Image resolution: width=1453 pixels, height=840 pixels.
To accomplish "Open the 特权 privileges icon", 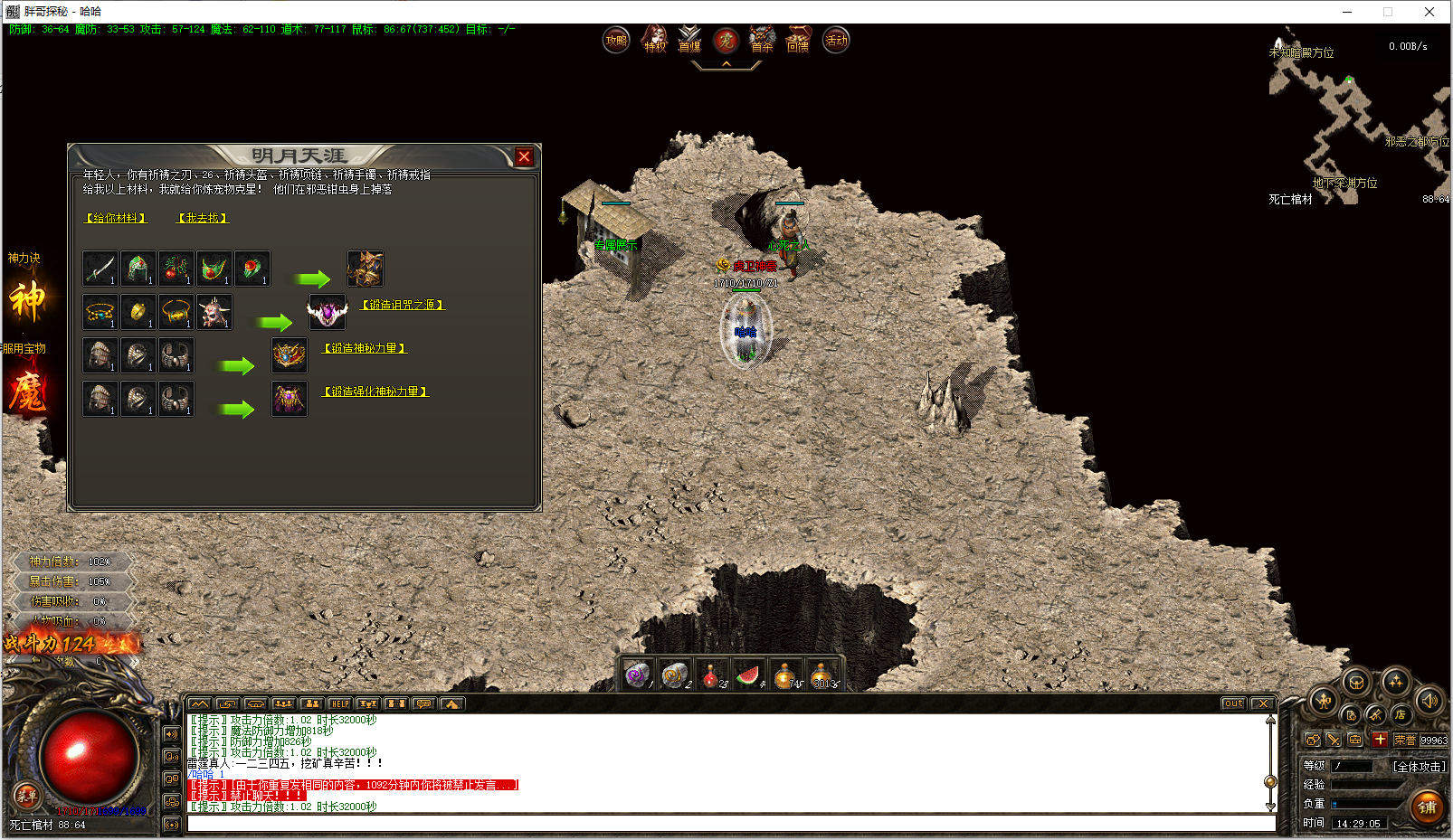I will click(654, 40).
